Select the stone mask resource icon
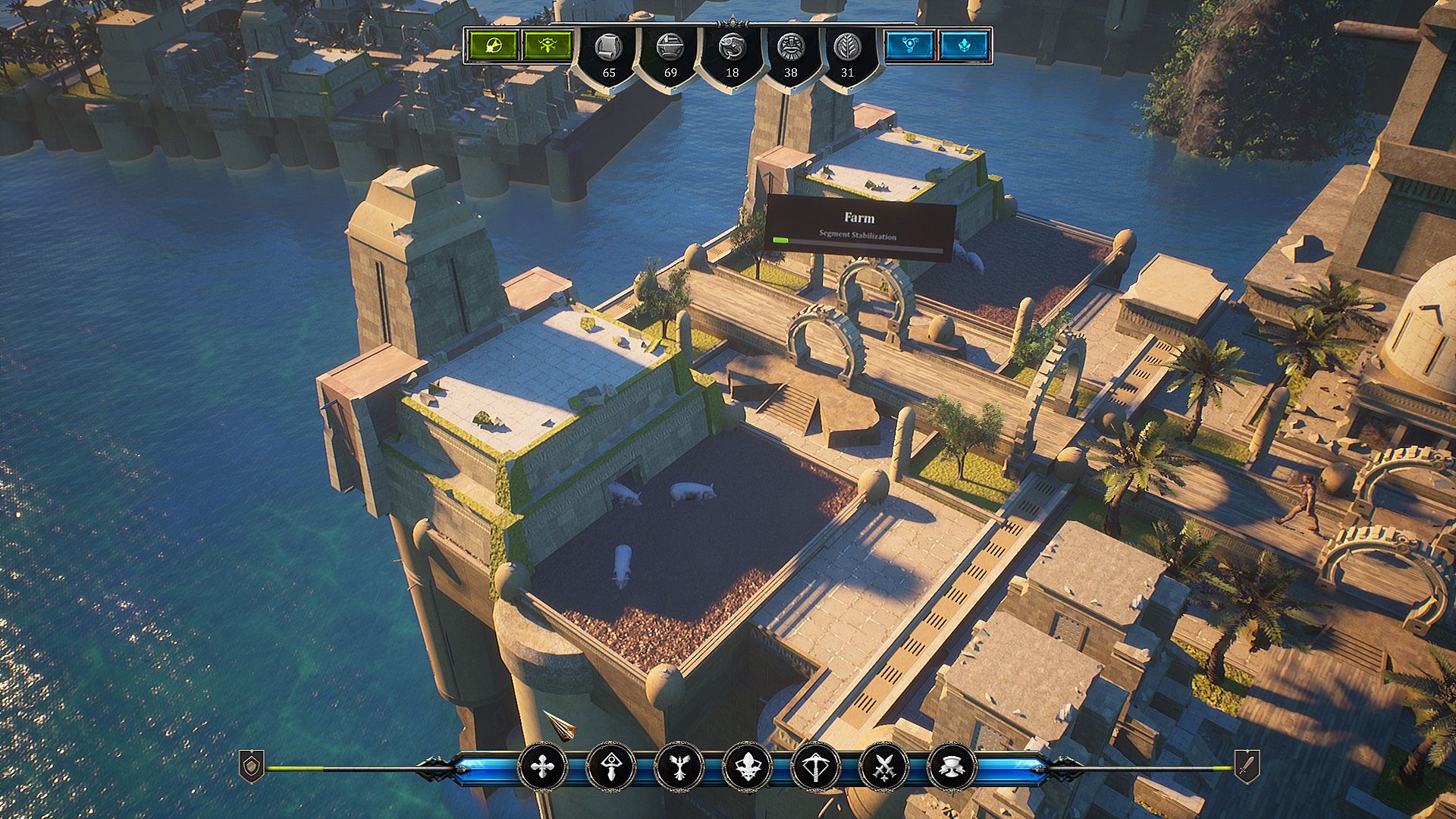The width and height of the screenshot is (1456, 819). click(790, 48)
